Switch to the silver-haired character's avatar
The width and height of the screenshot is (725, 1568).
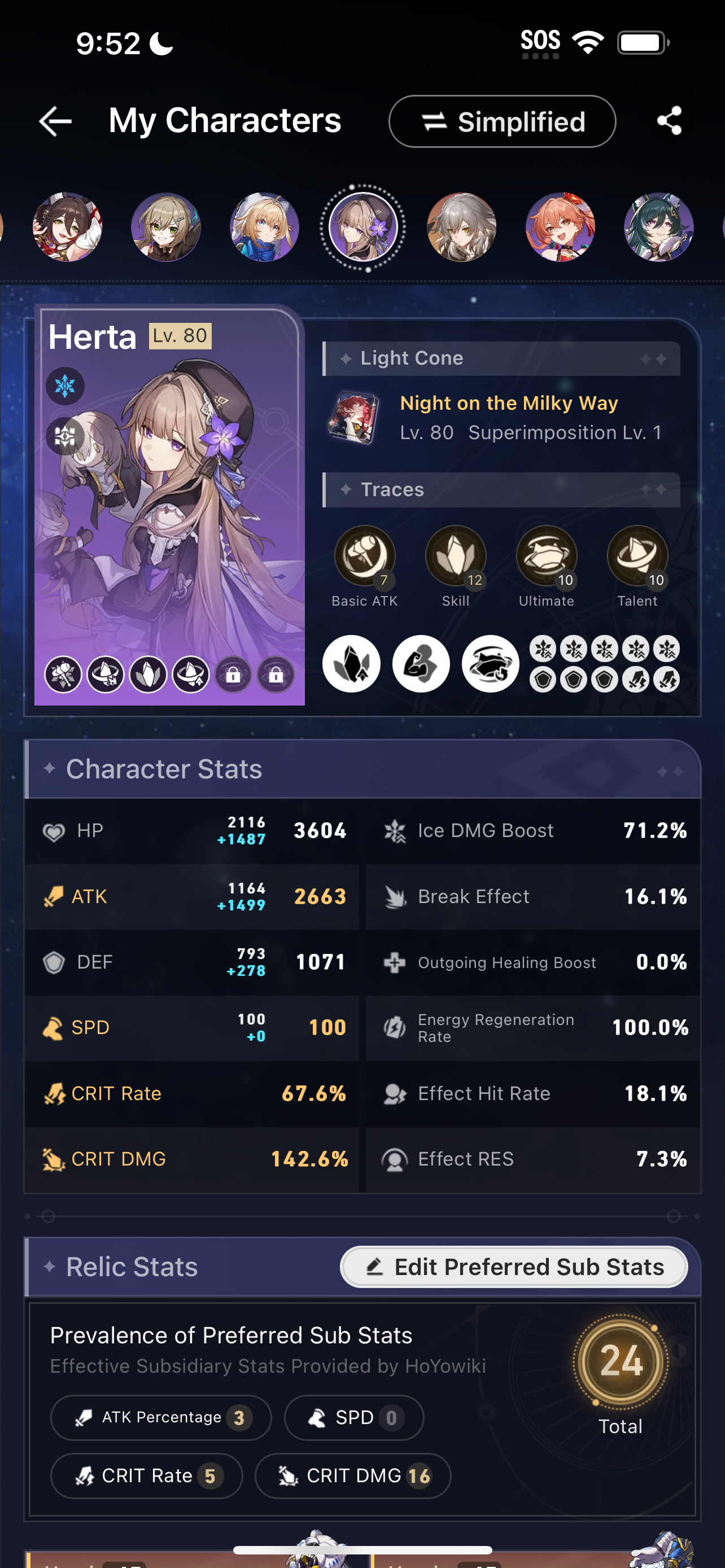click(x=462, y=226)
